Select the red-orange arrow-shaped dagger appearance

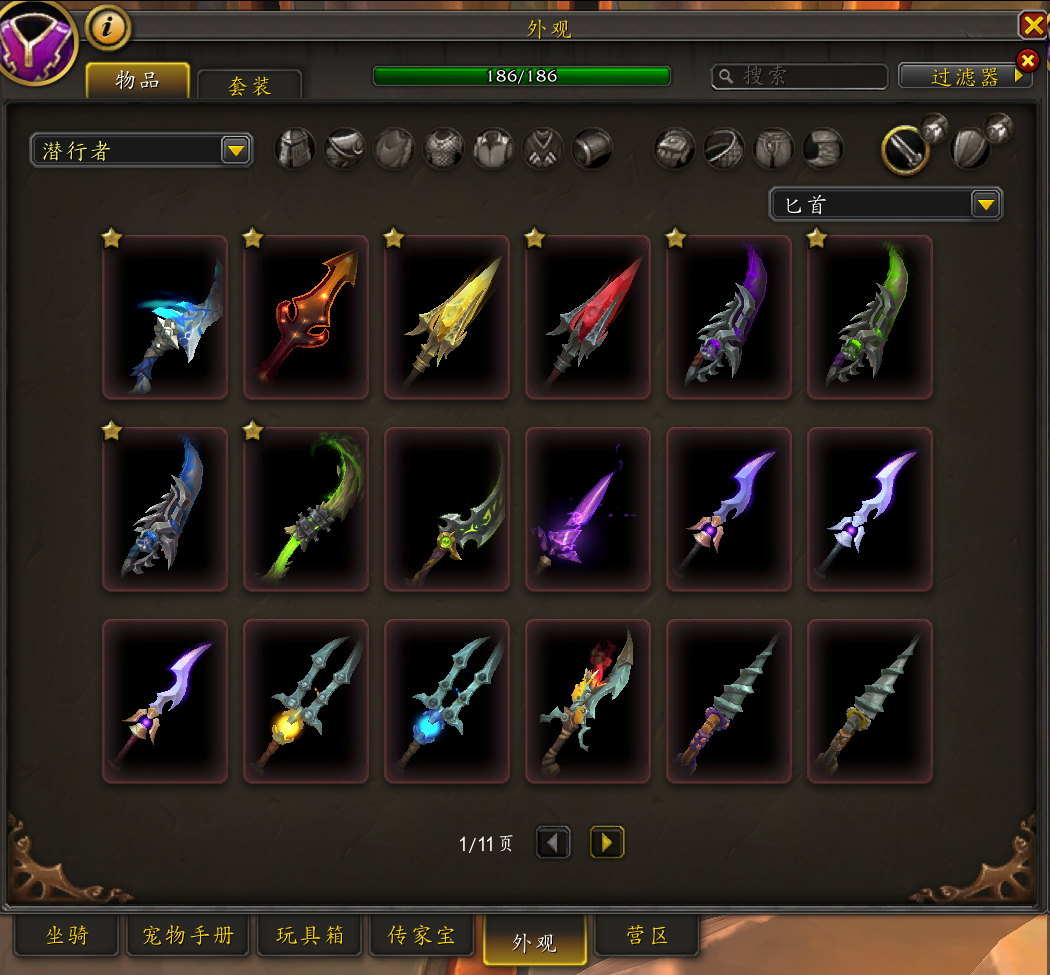click(x=306, y=317)
